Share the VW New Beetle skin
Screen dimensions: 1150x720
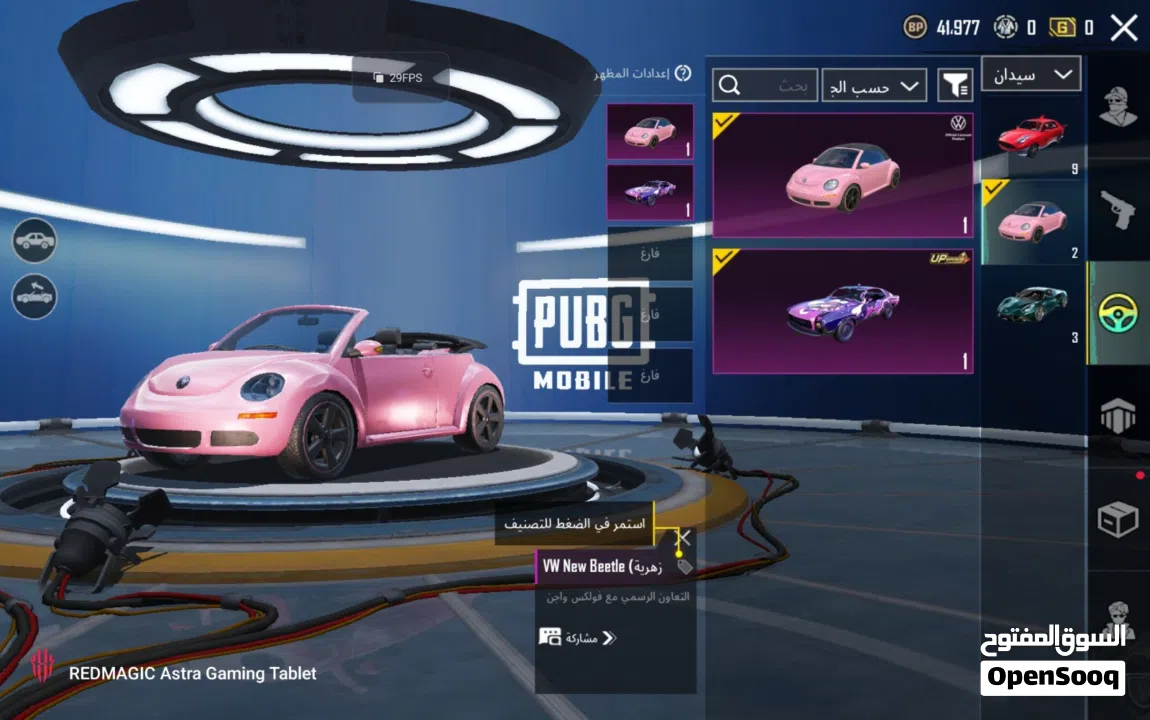tap(579, 637)
